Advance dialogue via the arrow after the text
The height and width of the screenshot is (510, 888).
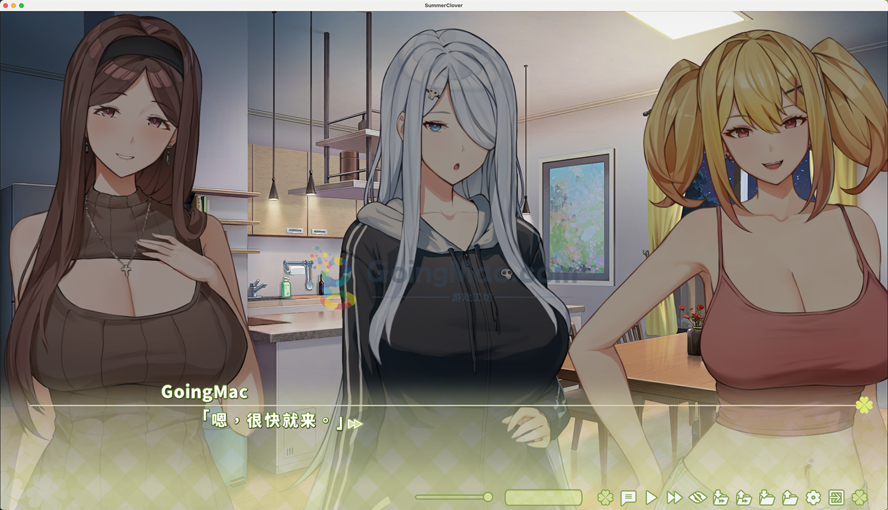tap(355, 424)
